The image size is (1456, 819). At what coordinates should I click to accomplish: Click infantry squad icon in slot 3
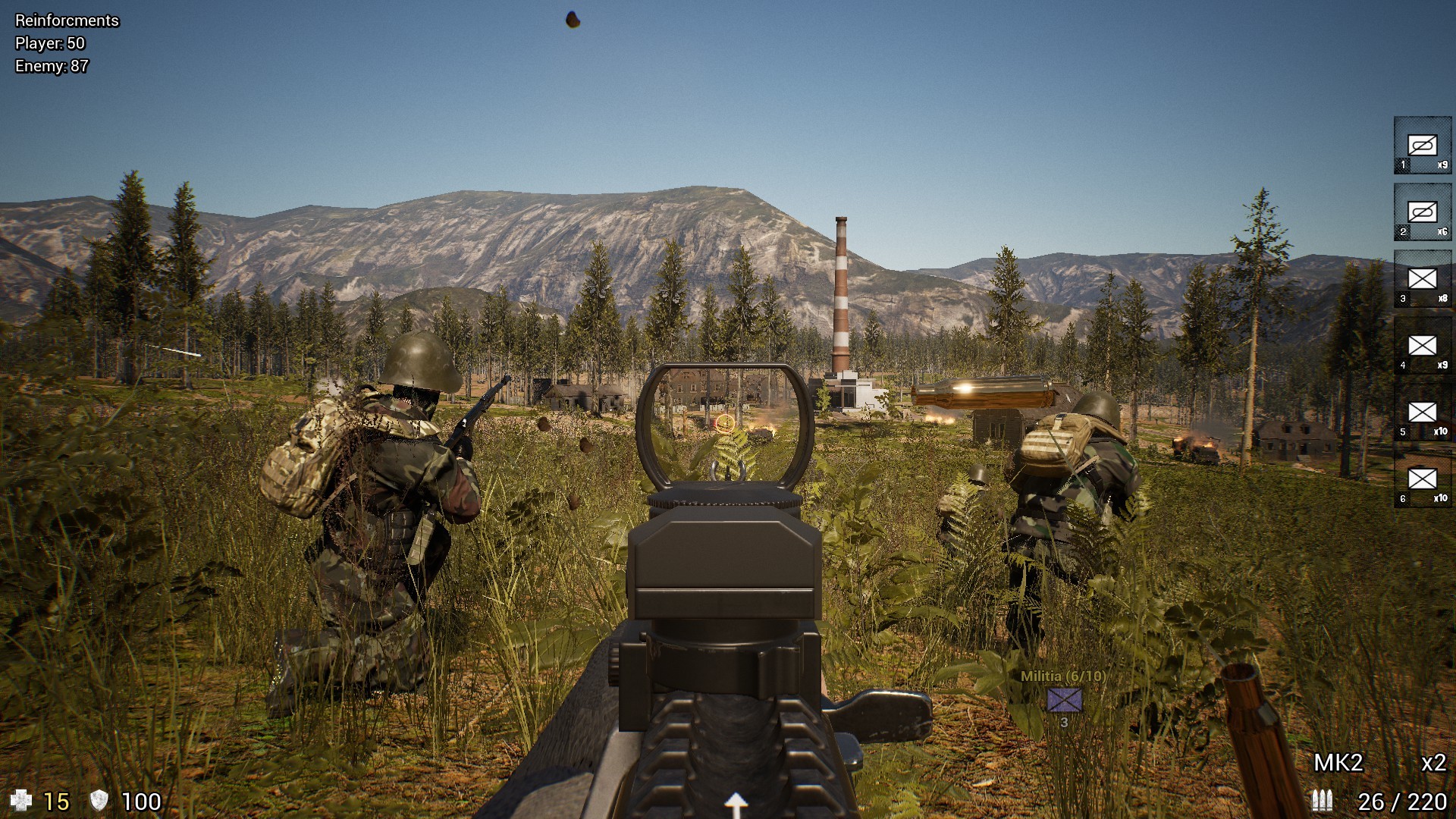[x=1422, y=279]
